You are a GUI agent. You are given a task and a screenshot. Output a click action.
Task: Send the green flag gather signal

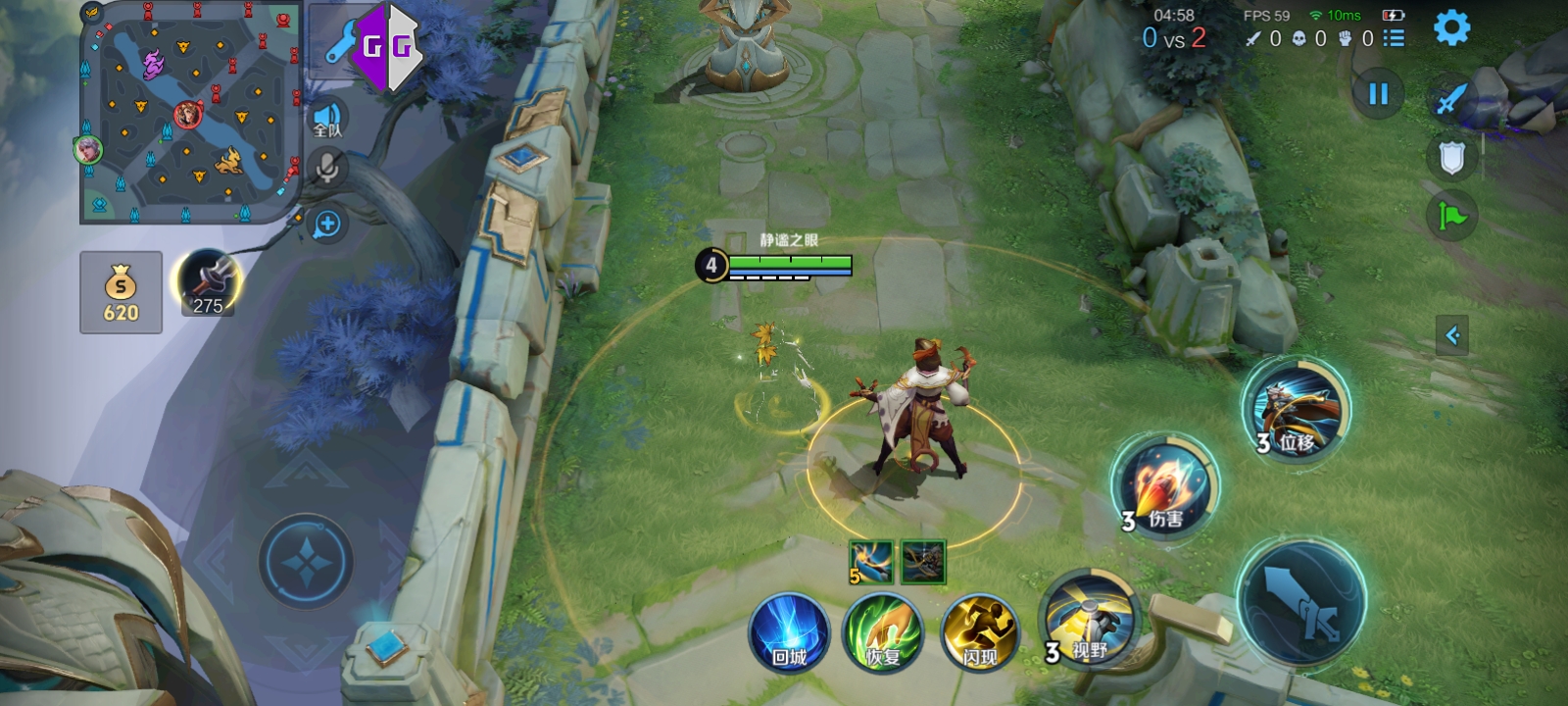coord(1451,215)
